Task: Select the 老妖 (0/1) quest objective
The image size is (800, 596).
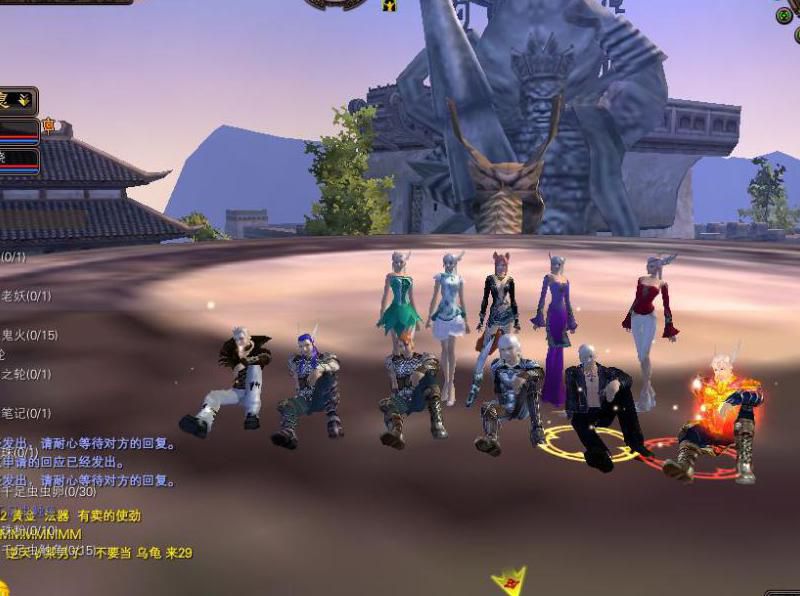Action: (x=25, y=296)
